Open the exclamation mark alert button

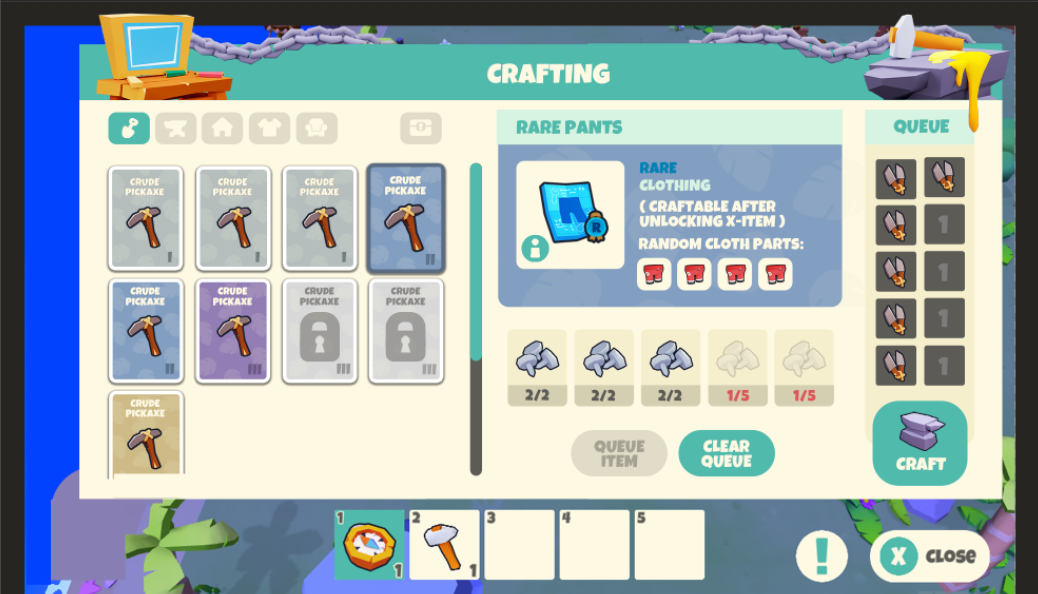point(822,556)
